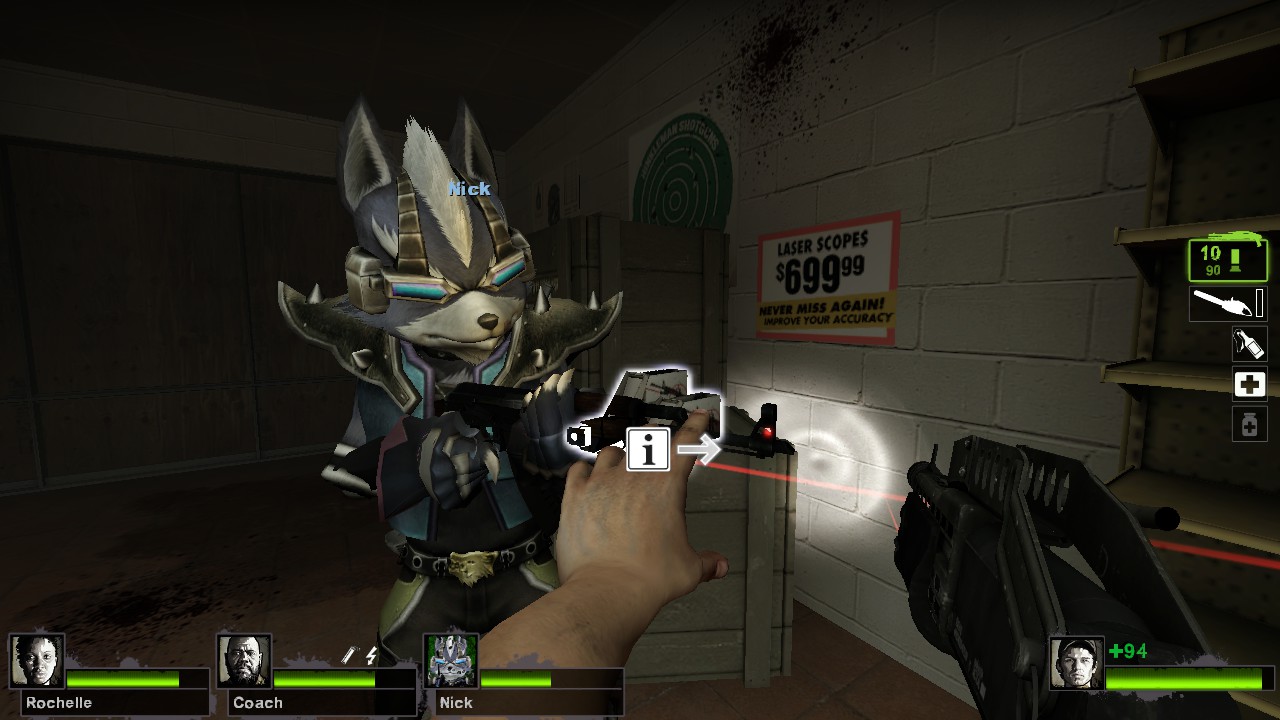The image size is (1280, 720).
Task: Select the Molotov cocktail inventory slot
Action: coord(1248,344)
